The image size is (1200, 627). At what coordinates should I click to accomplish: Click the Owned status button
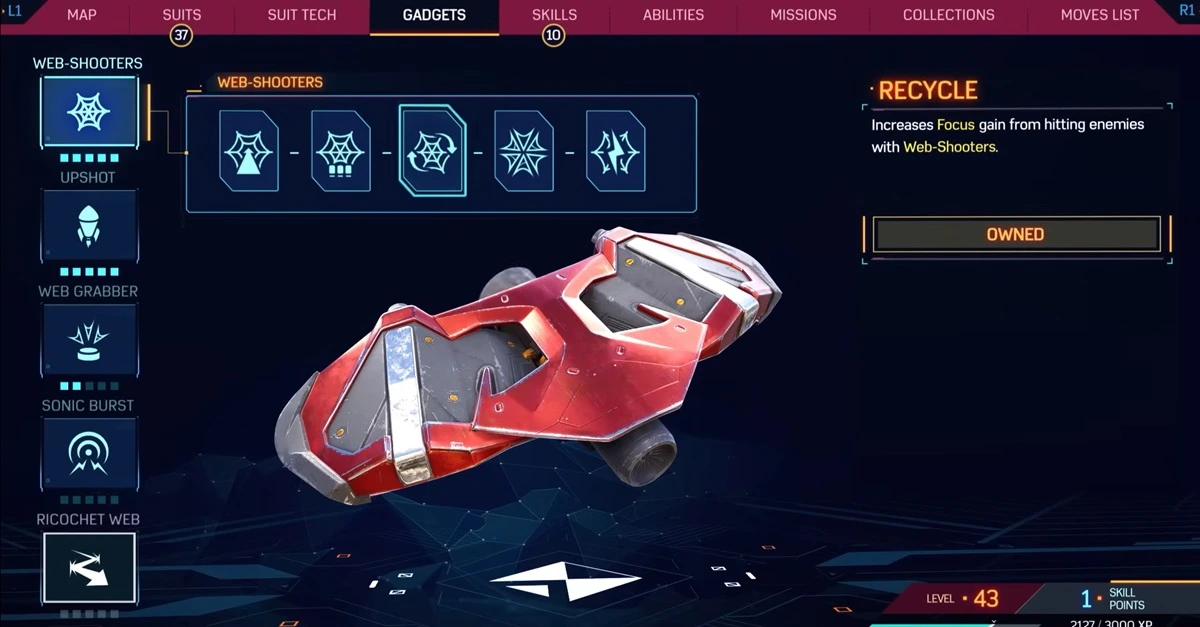tap(1016, 234)
